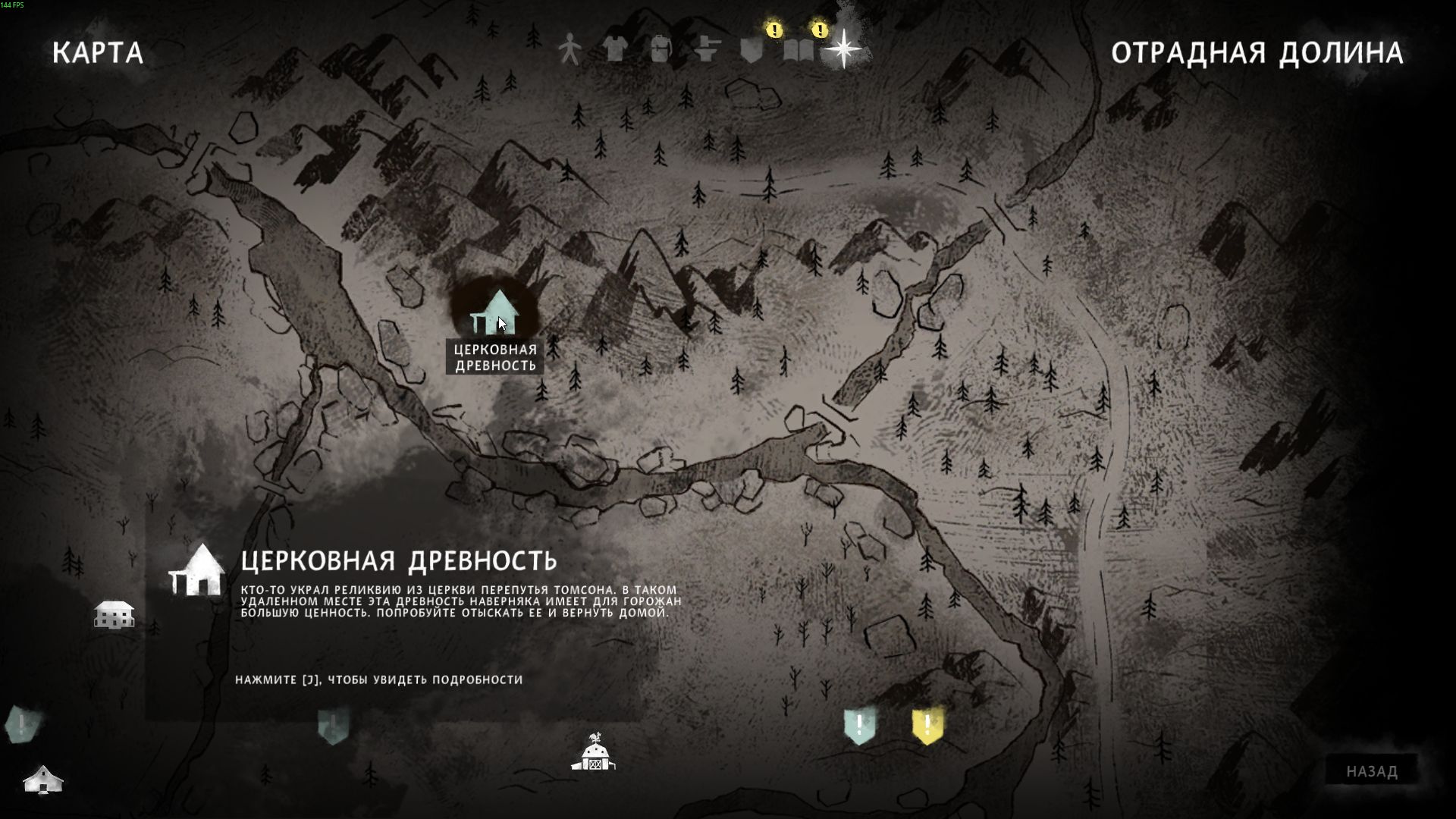Click the small cabin marker in bottom-left corner
This screenshot has height=819, width=1456.
pyautogui.click(x=43, y=779)
